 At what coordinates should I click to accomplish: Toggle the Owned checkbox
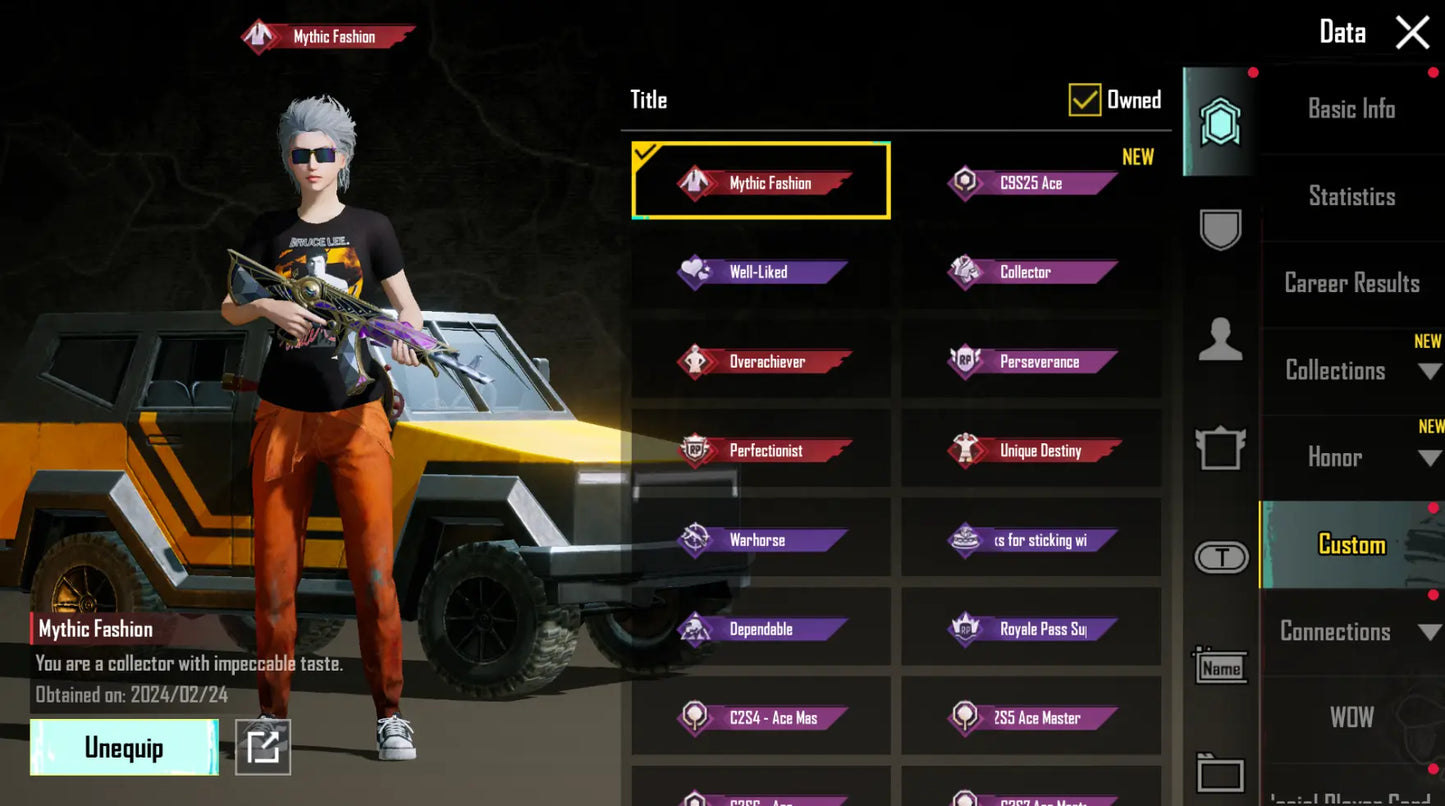click(x=1085, y=99)
